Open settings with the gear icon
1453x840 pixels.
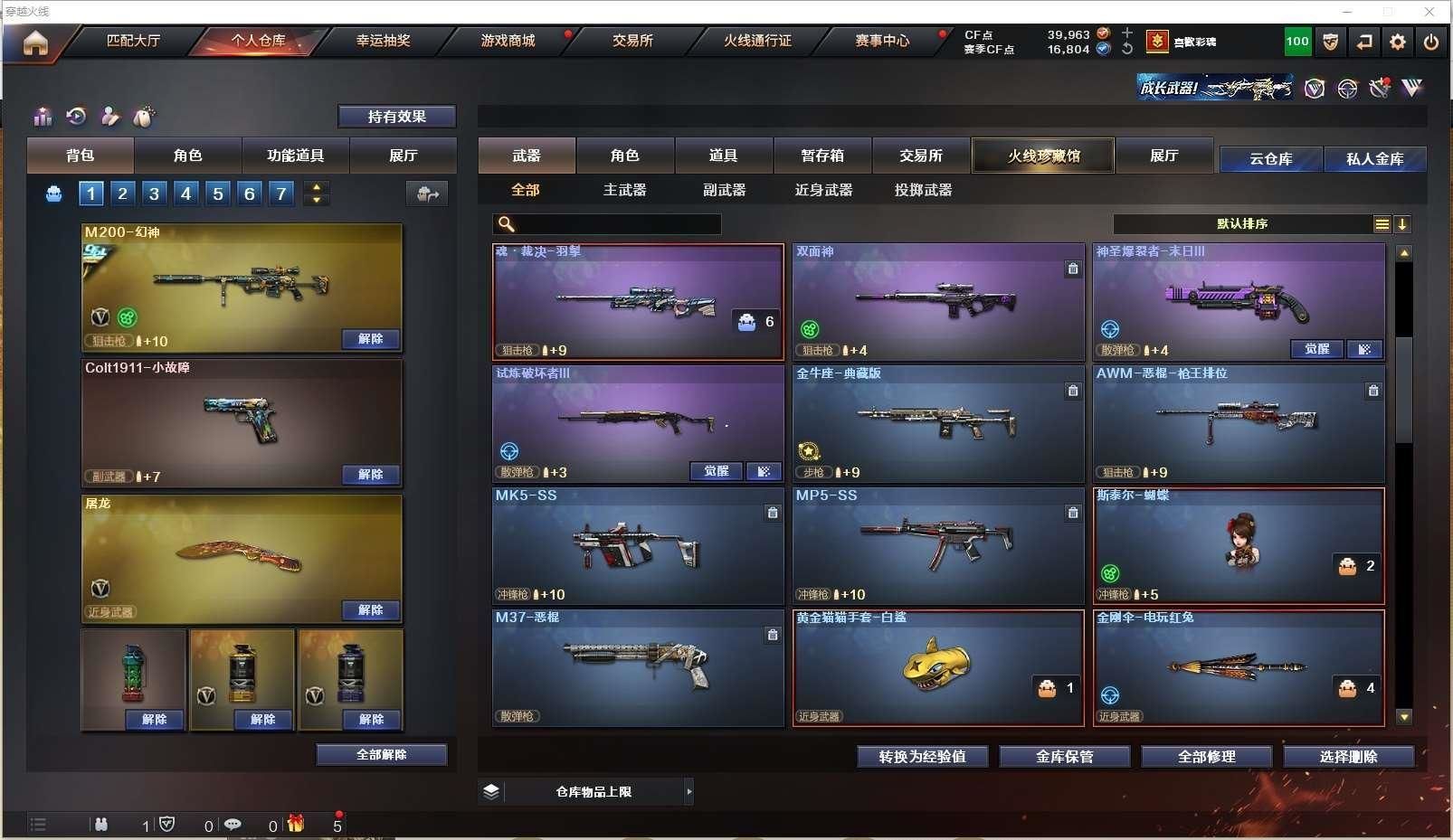1398,42
